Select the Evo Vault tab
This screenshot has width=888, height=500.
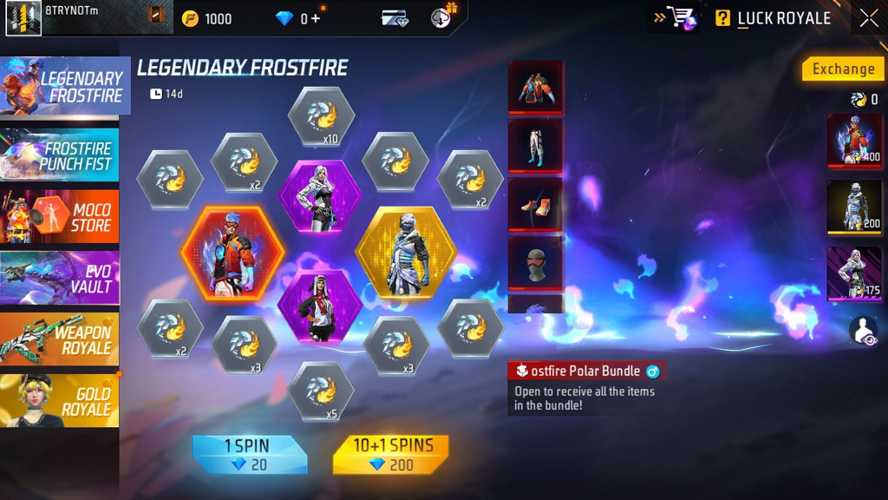coord(60,277)
